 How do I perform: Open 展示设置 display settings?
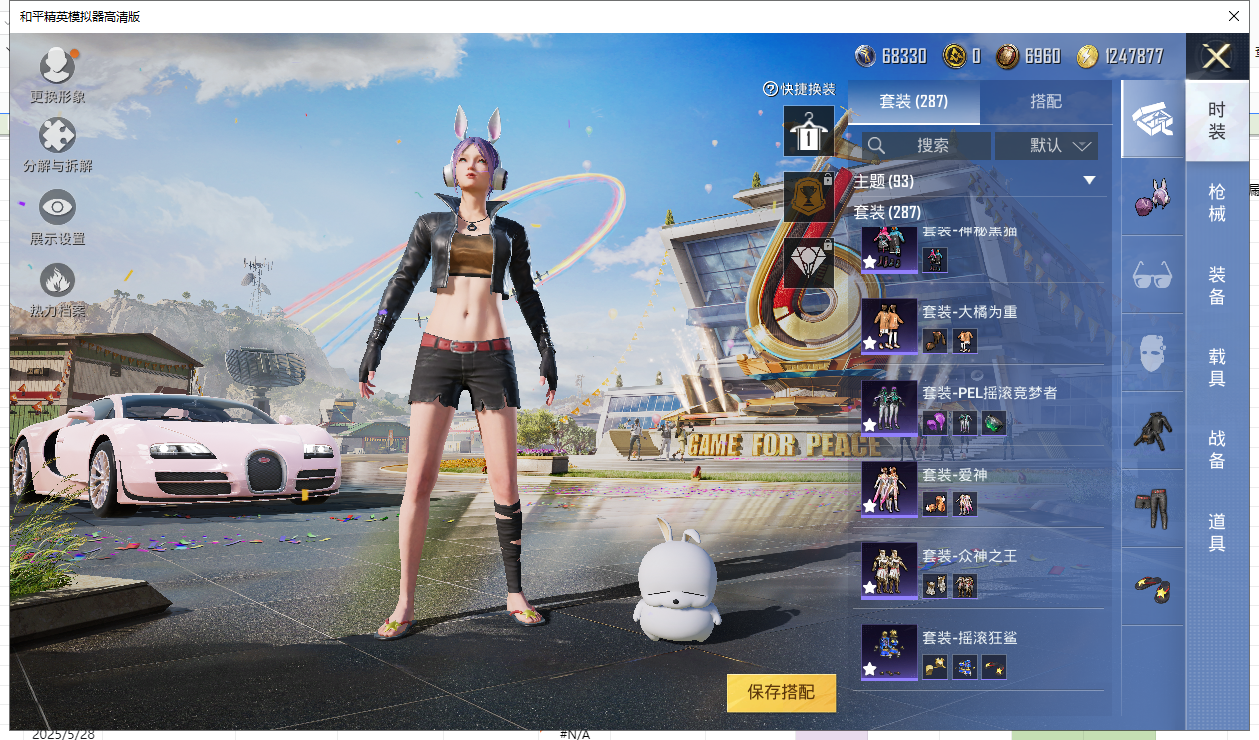tap(57, 208)
